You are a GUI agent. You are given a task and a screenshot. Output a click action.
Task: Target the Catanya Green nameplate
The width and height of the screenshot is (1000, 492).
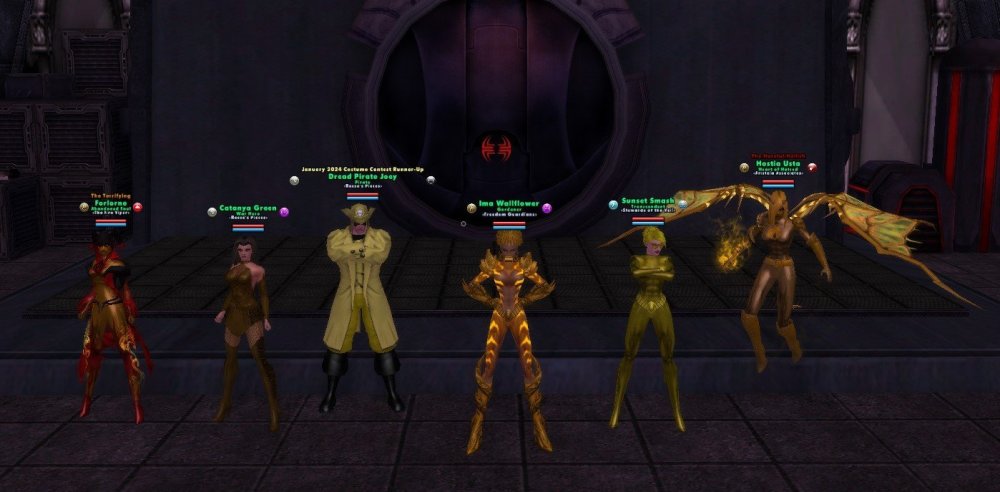249,209
